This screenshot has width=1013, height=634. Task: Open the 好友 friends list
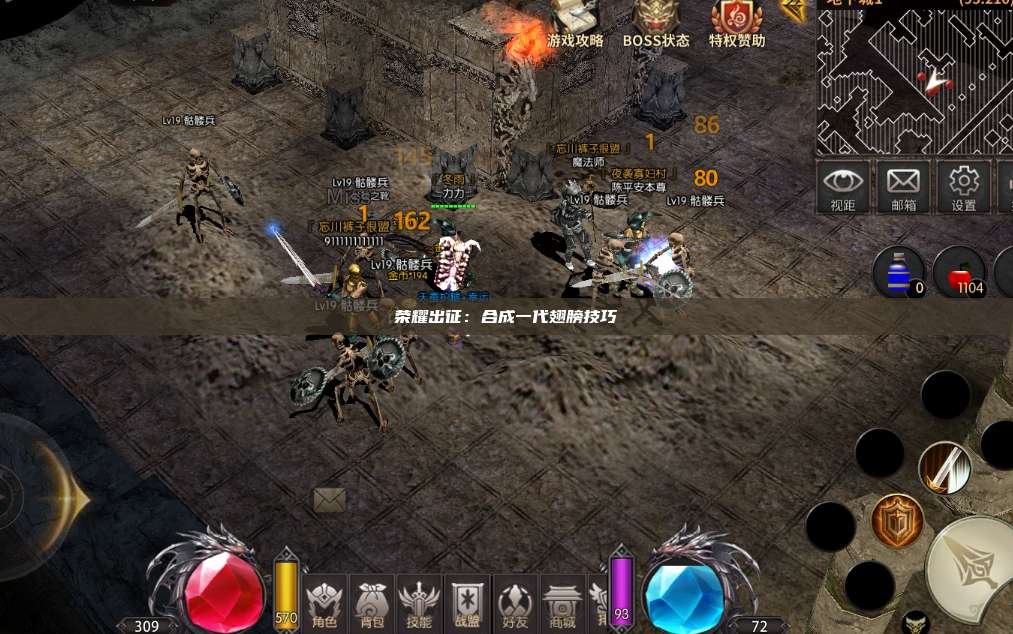point(515,604)
